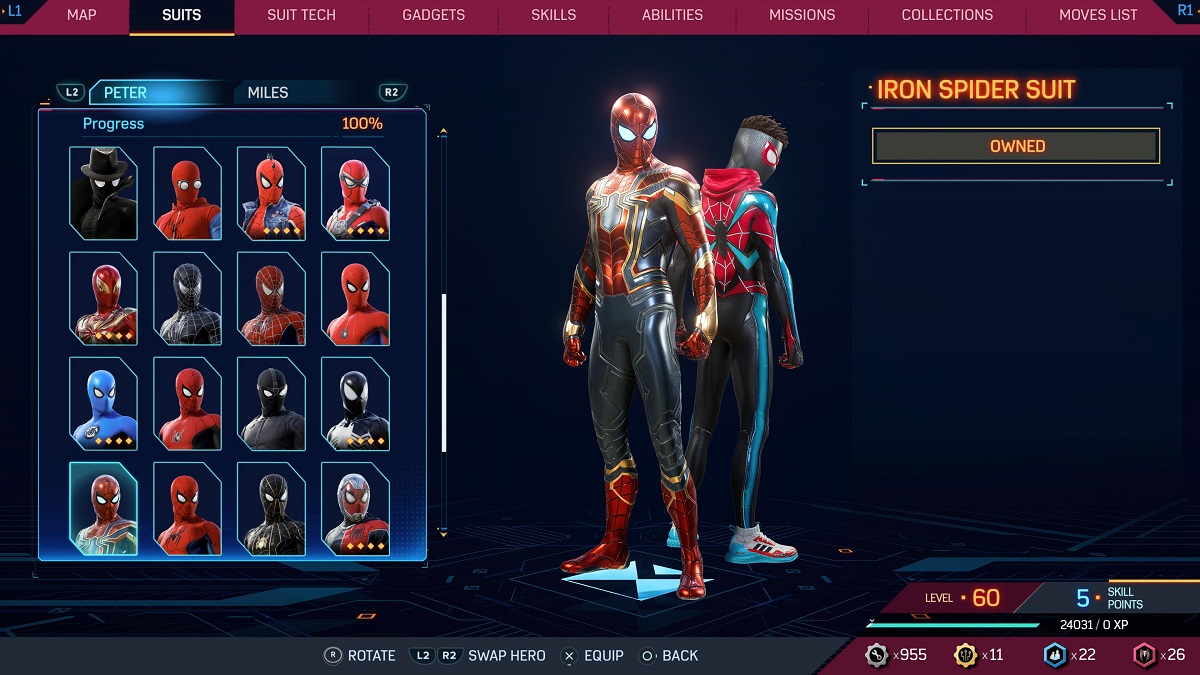Go to the Skills tab
The width and height of the screenshot is (1200, 675).
553,15
